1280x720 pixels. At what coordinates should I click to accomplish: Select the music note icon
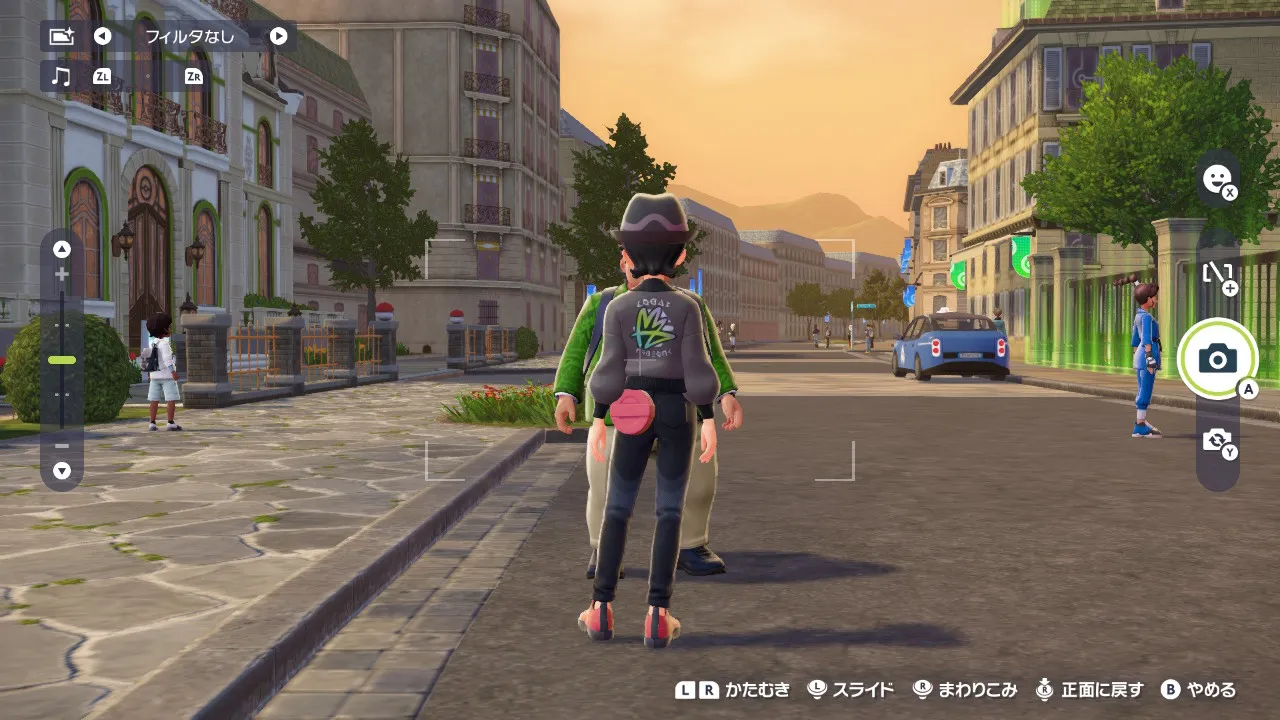[61, 76]
